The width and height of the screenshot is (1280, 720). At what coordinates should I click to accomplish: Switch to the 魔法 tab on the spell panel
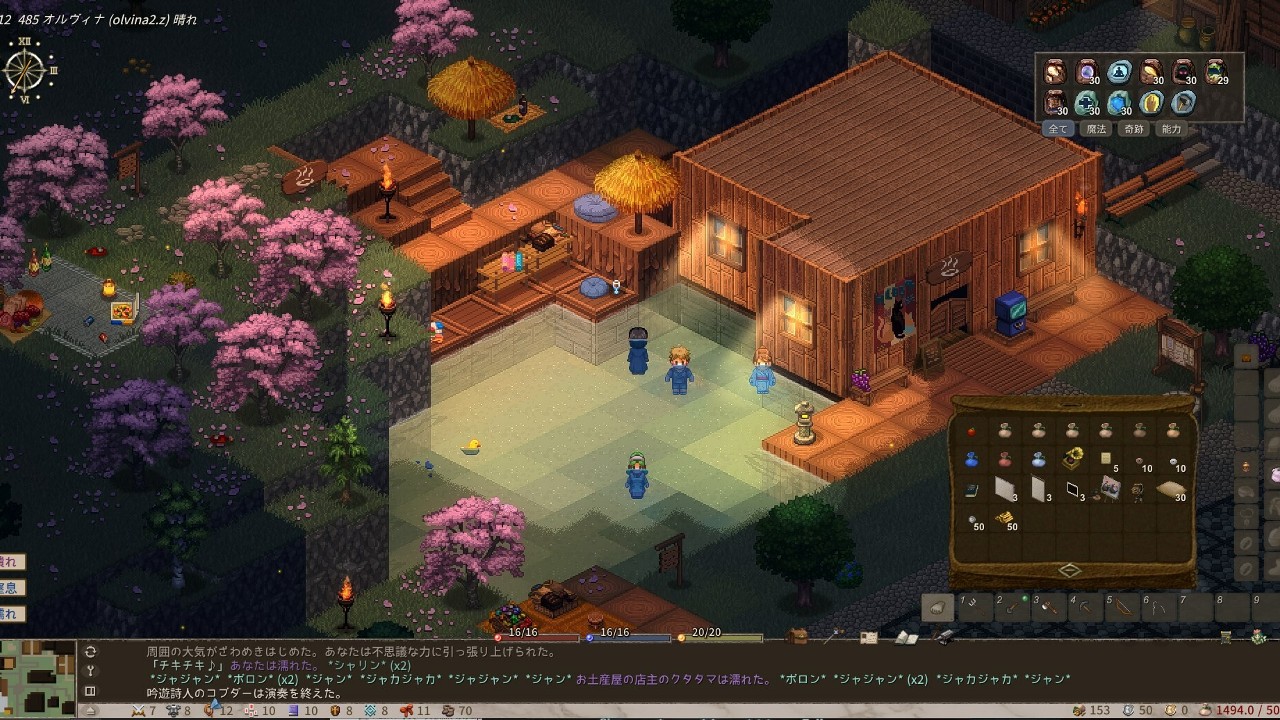(1096, 128)
